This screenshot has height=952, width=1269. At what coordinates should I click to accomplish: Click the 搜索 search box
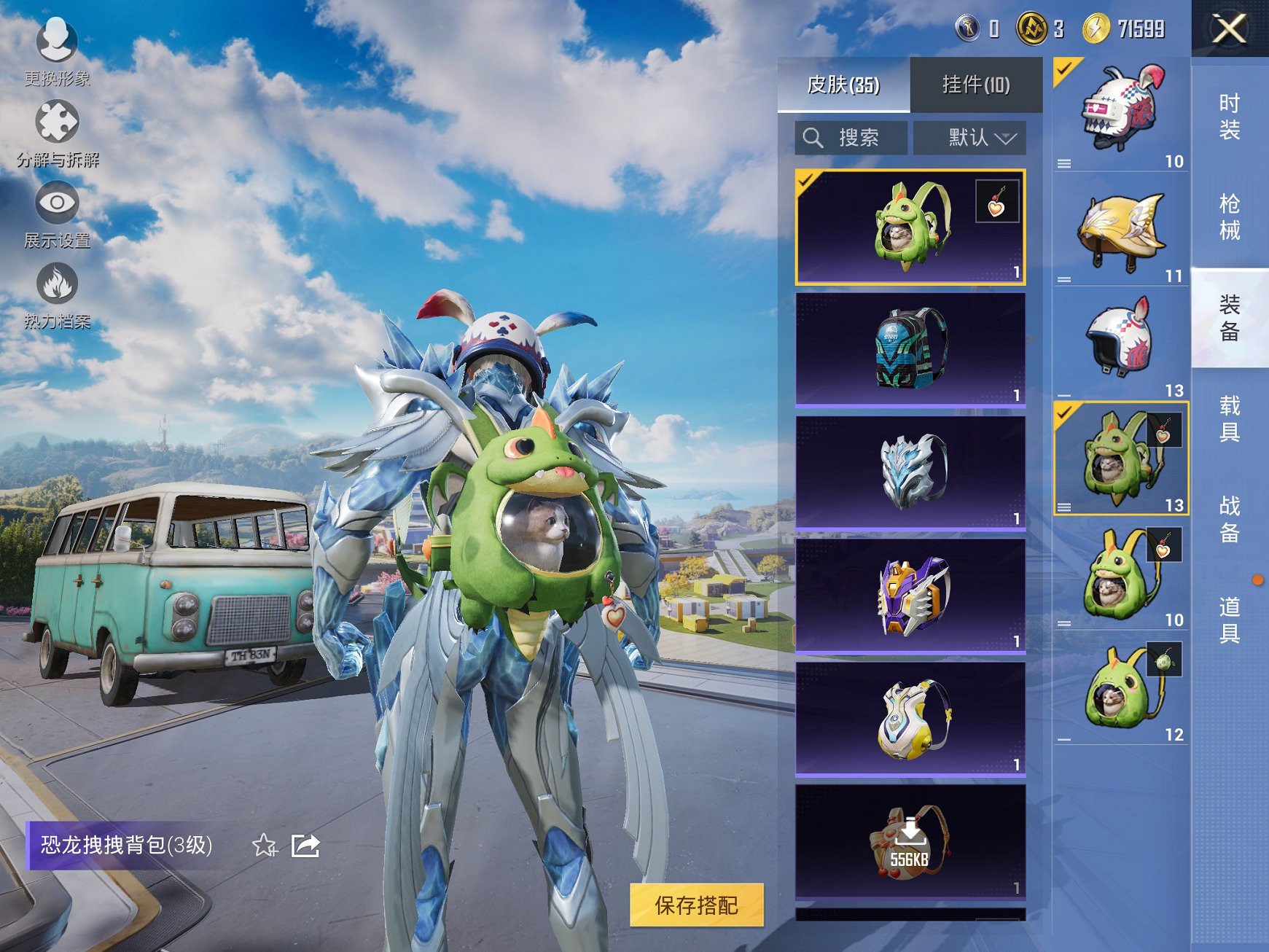851,137
